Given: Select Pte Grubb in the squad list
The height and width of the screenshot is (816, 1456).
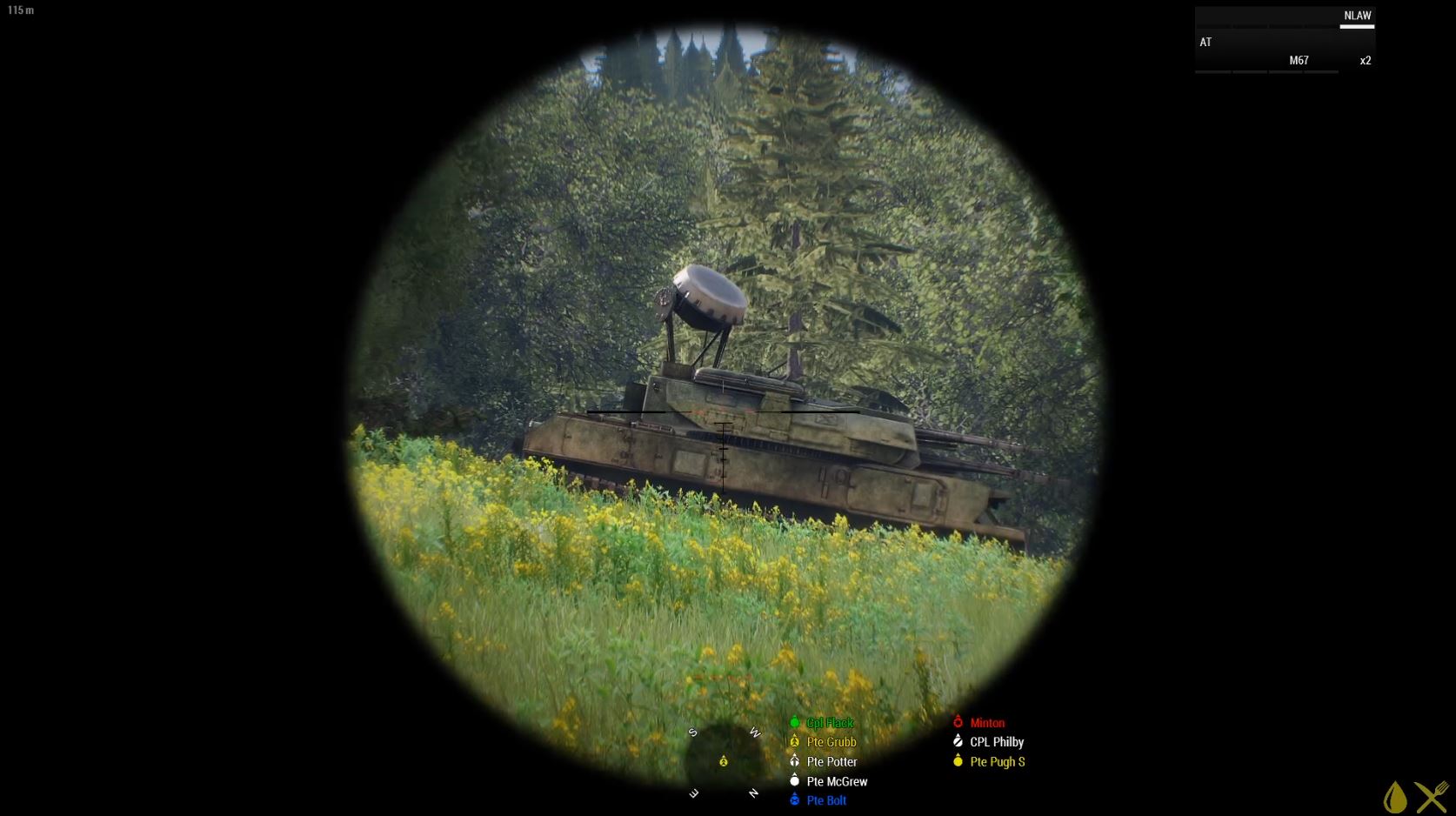Looking at the screenshot, I should point(831,742).
